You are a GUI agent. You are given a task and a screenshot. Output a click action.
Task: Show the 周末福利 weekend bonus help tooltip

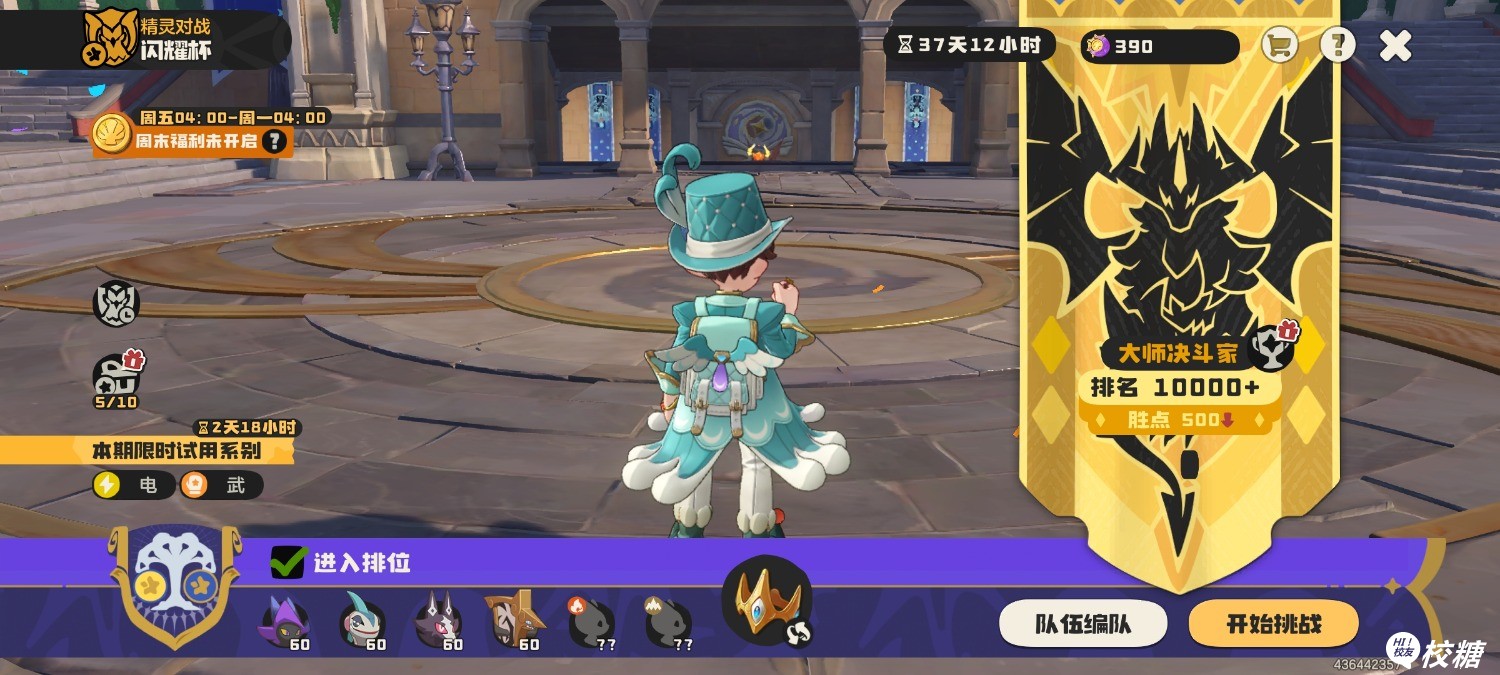273,142
